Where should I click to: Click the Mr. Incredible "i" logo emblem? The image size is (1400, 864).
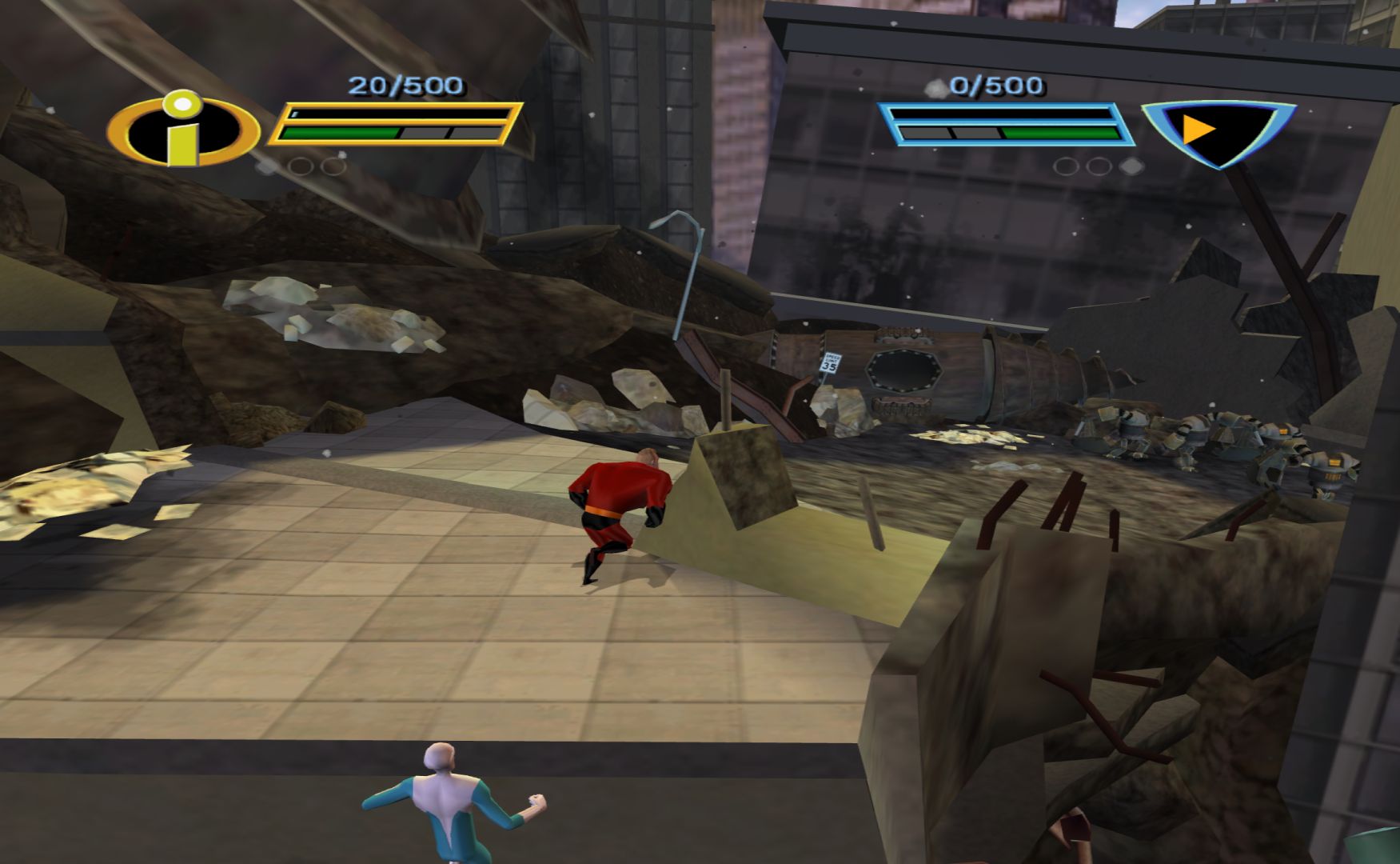(184, 128)
